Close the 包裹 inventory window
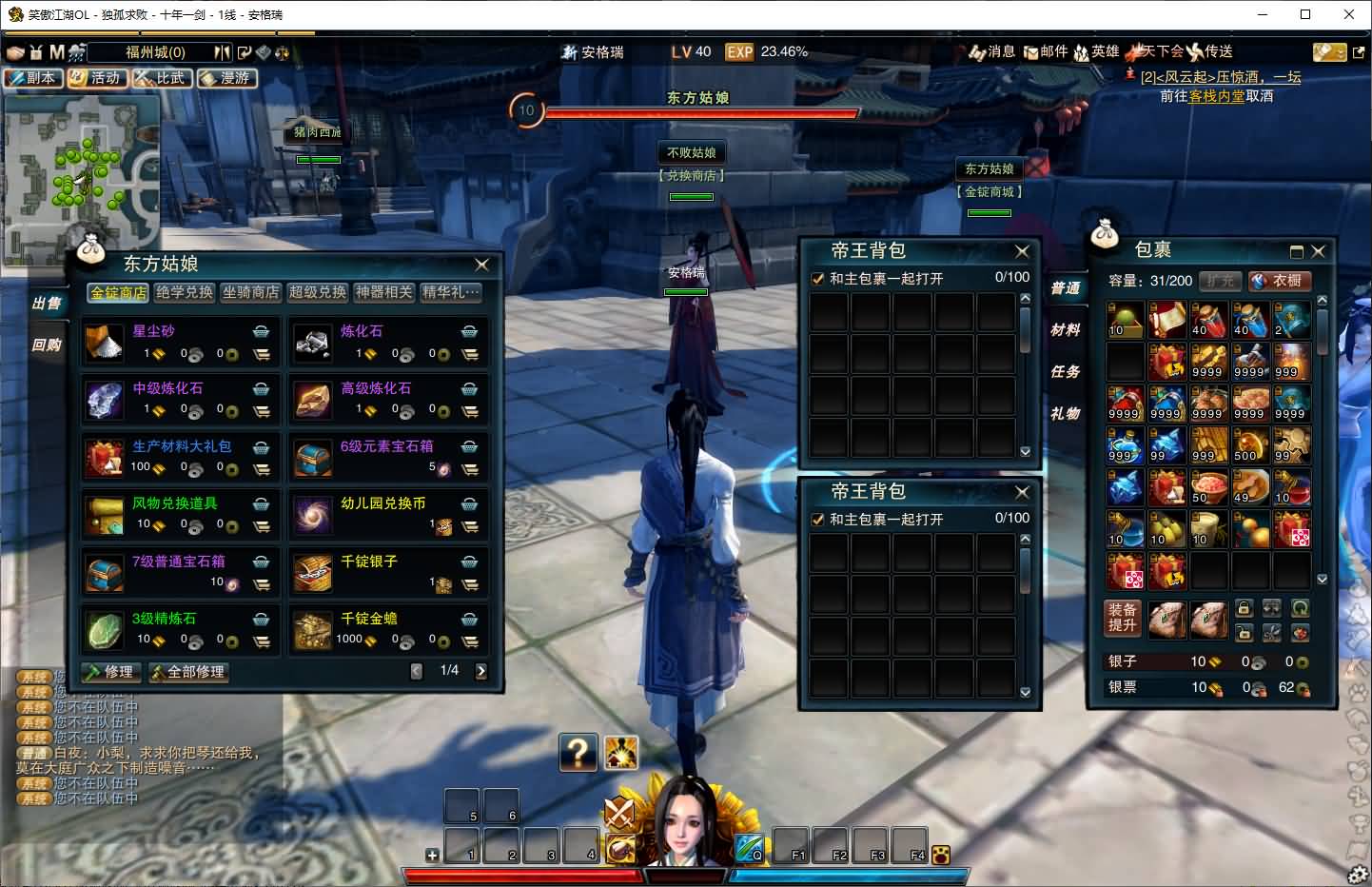Screen dimensions: 1372x887 1318,251
